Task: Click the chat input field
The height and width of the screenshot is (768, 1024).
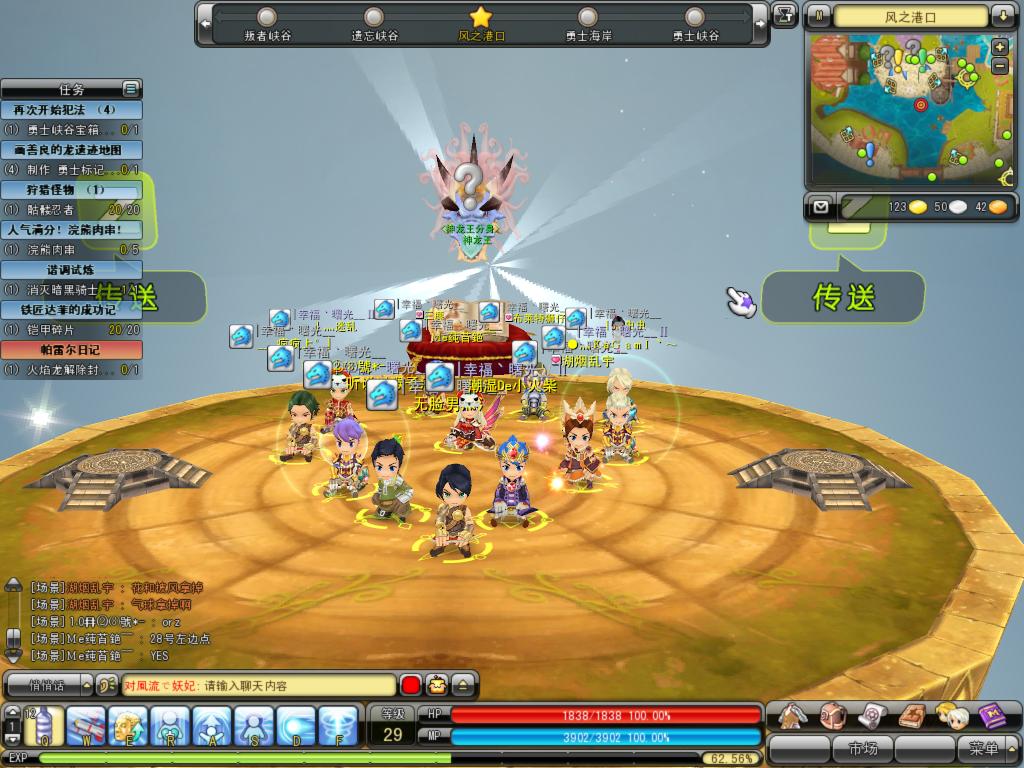Action: point(258,686)
